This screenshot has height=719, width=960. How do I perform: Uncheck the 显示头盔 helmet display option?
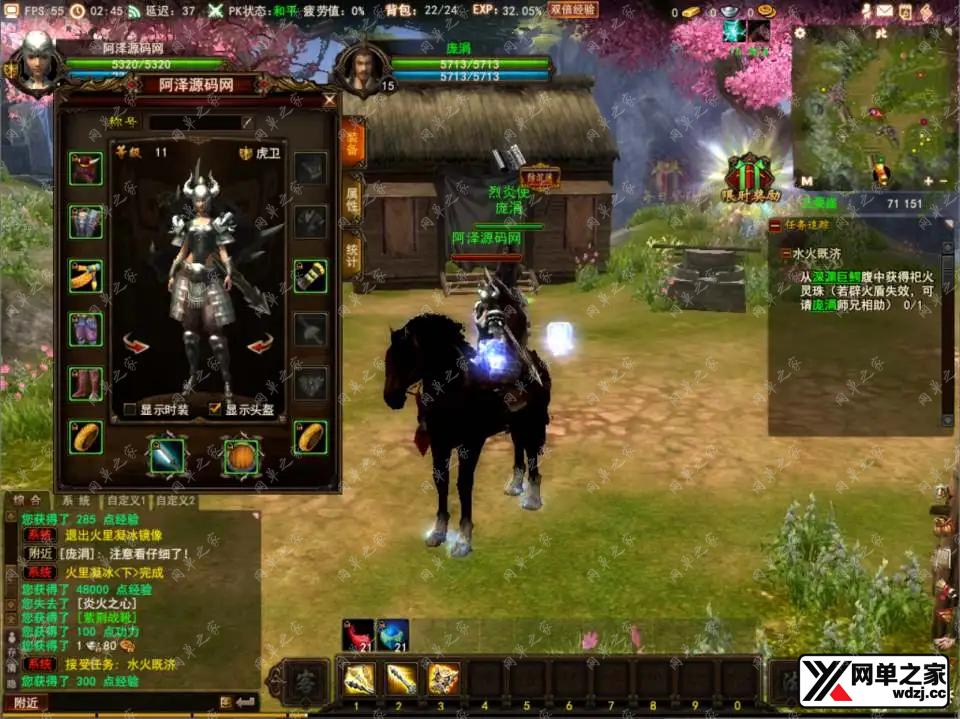[215, 409]
